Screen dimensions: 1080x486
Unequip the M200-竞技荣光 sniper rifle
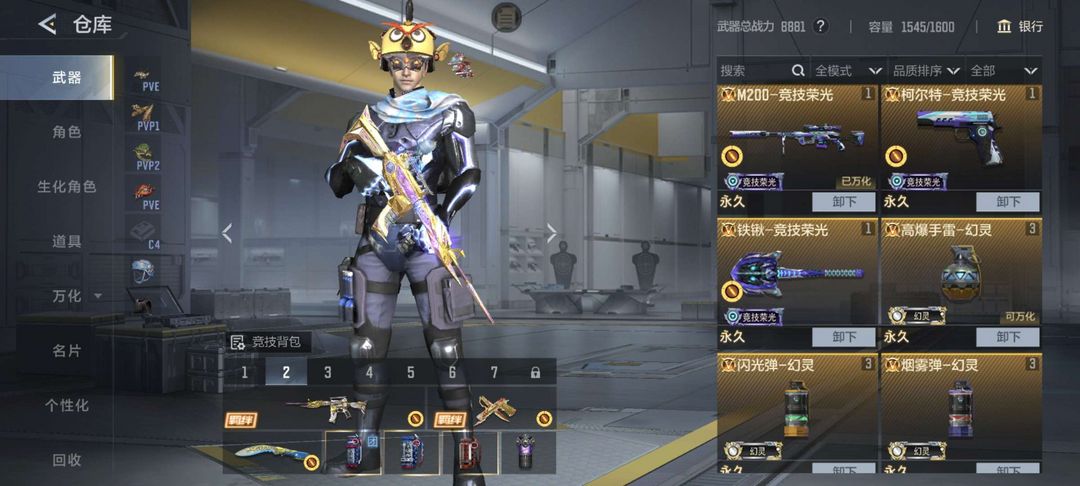[x=844, y=201]
